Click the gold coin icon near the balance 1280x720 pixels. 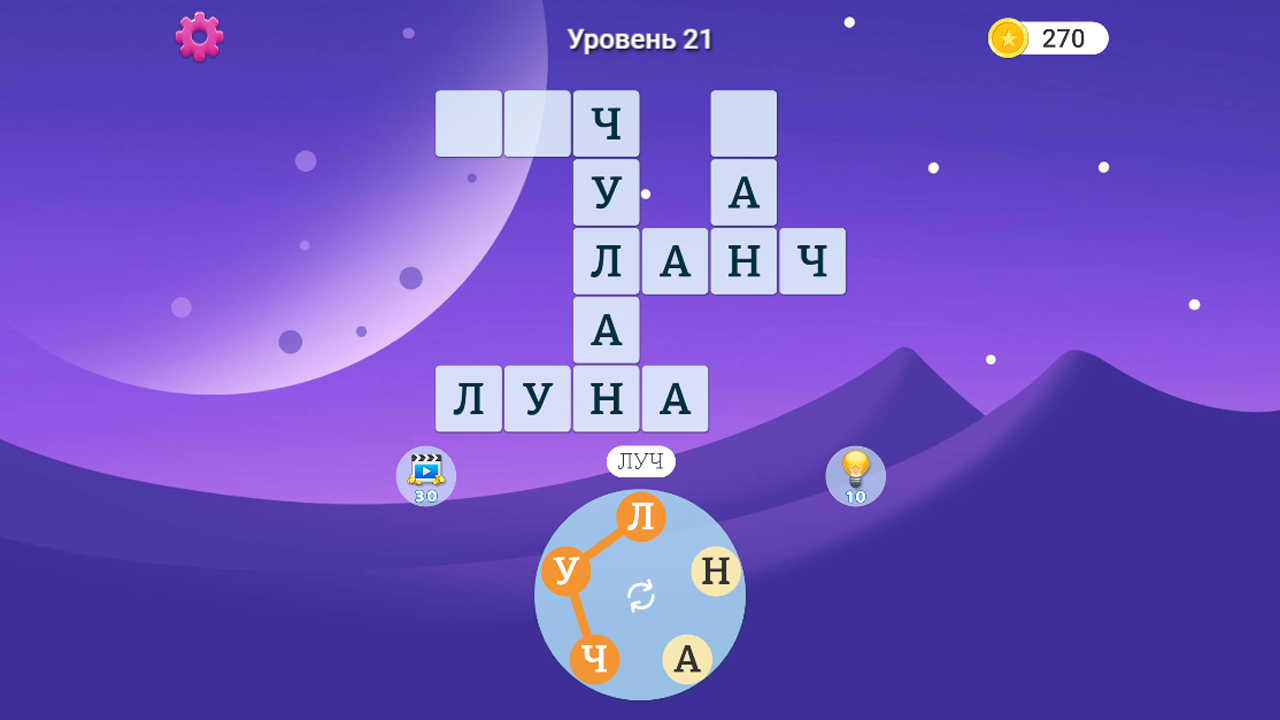point(1008,38)
